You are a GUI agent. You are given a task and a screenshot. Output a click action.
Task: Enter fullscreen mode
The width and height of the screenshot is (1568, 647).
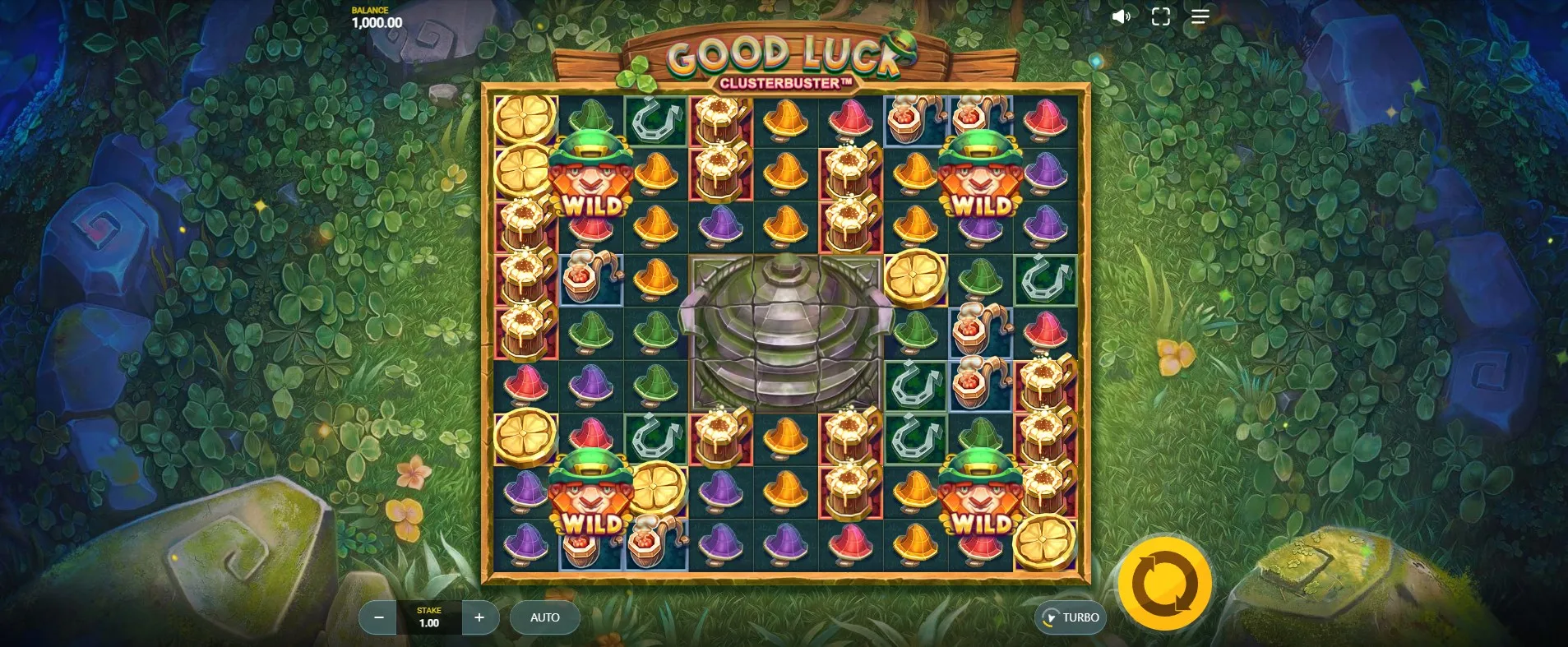click(1160, 16)
